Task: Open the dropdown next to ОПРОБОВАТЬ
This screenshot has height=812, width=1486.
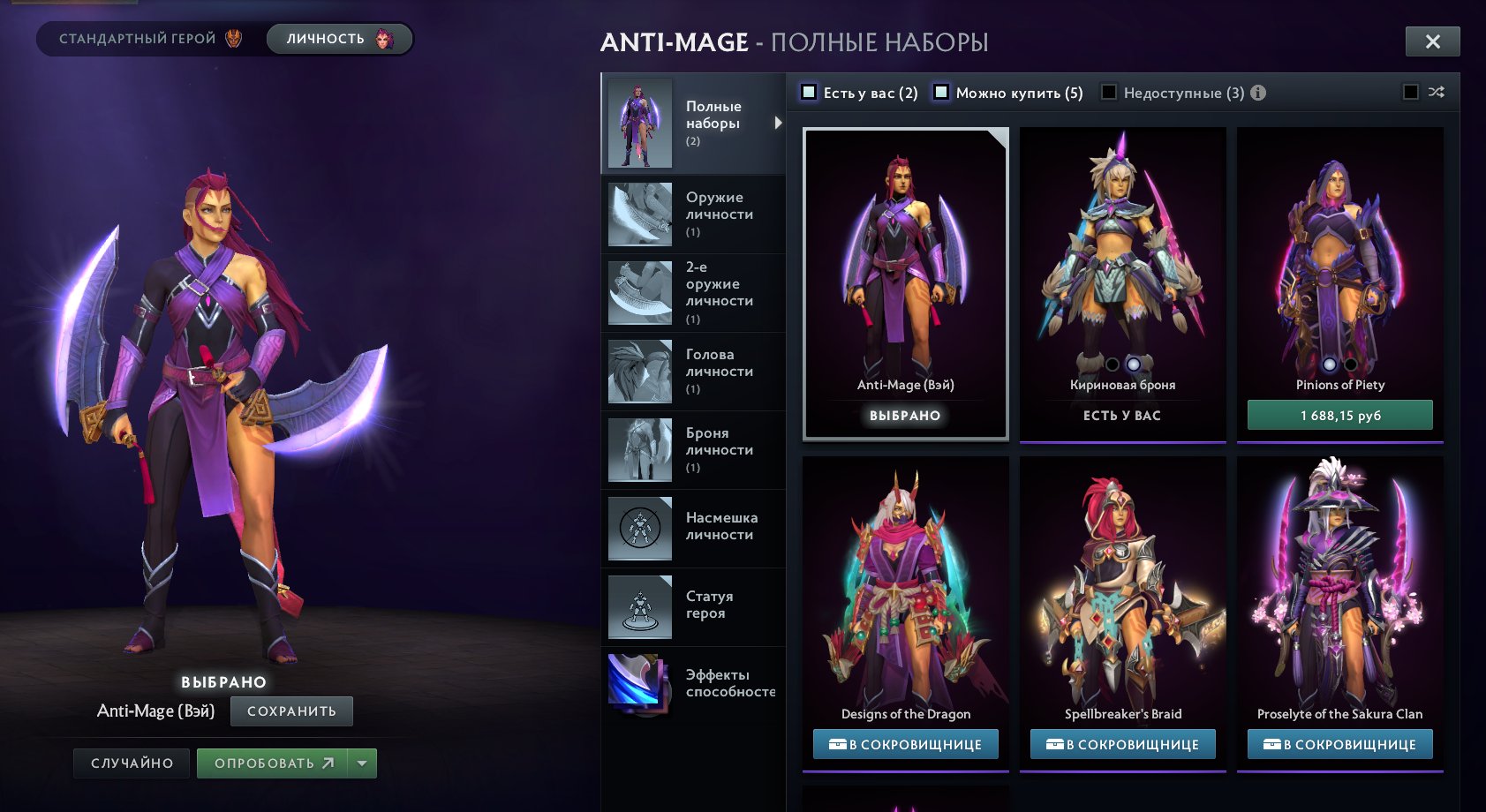Action: [x=360, y=763]
